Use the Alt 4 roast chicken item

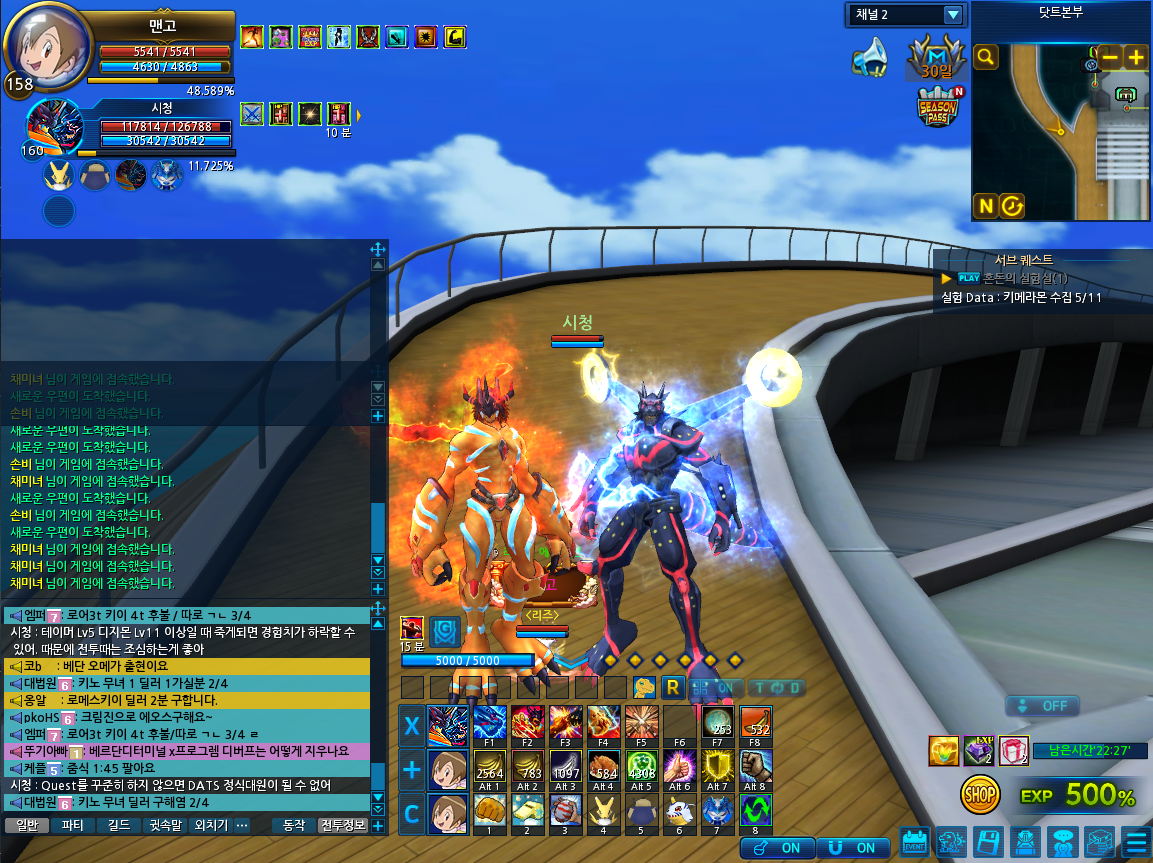[604, 768]
